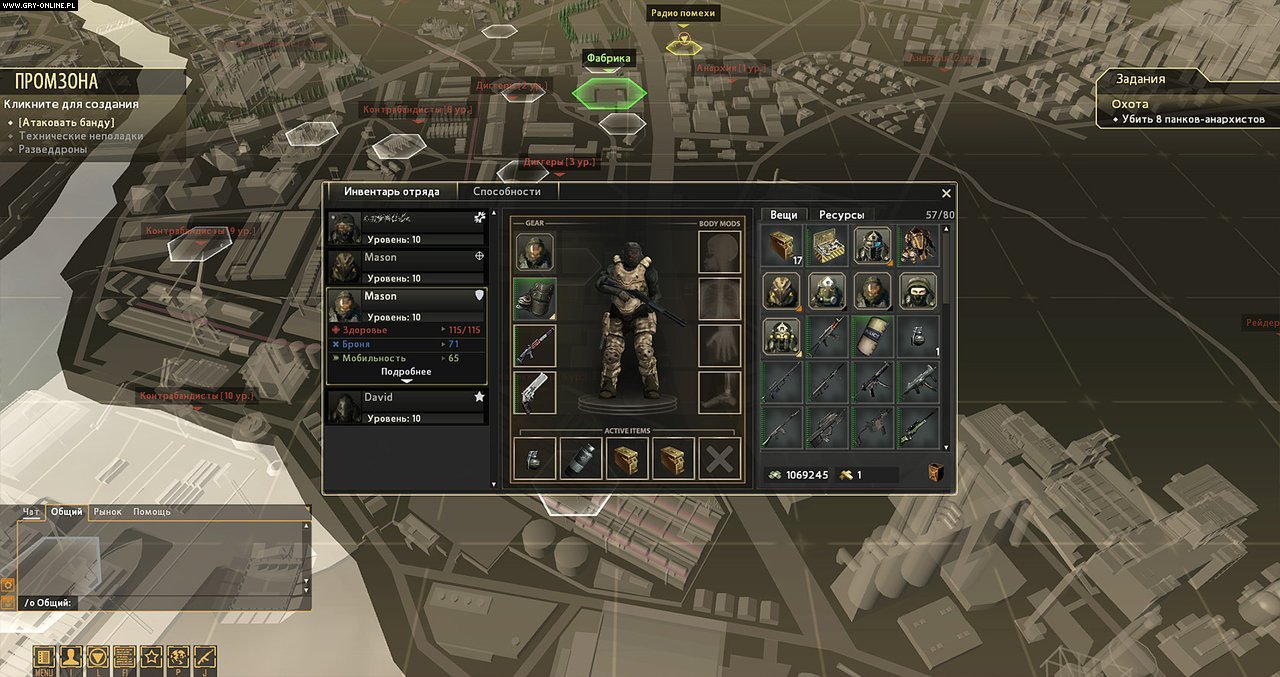Viewport: 1280px width, 677px height.
Task: Select the equipped pistol gear slot
Action: (535, 392)
